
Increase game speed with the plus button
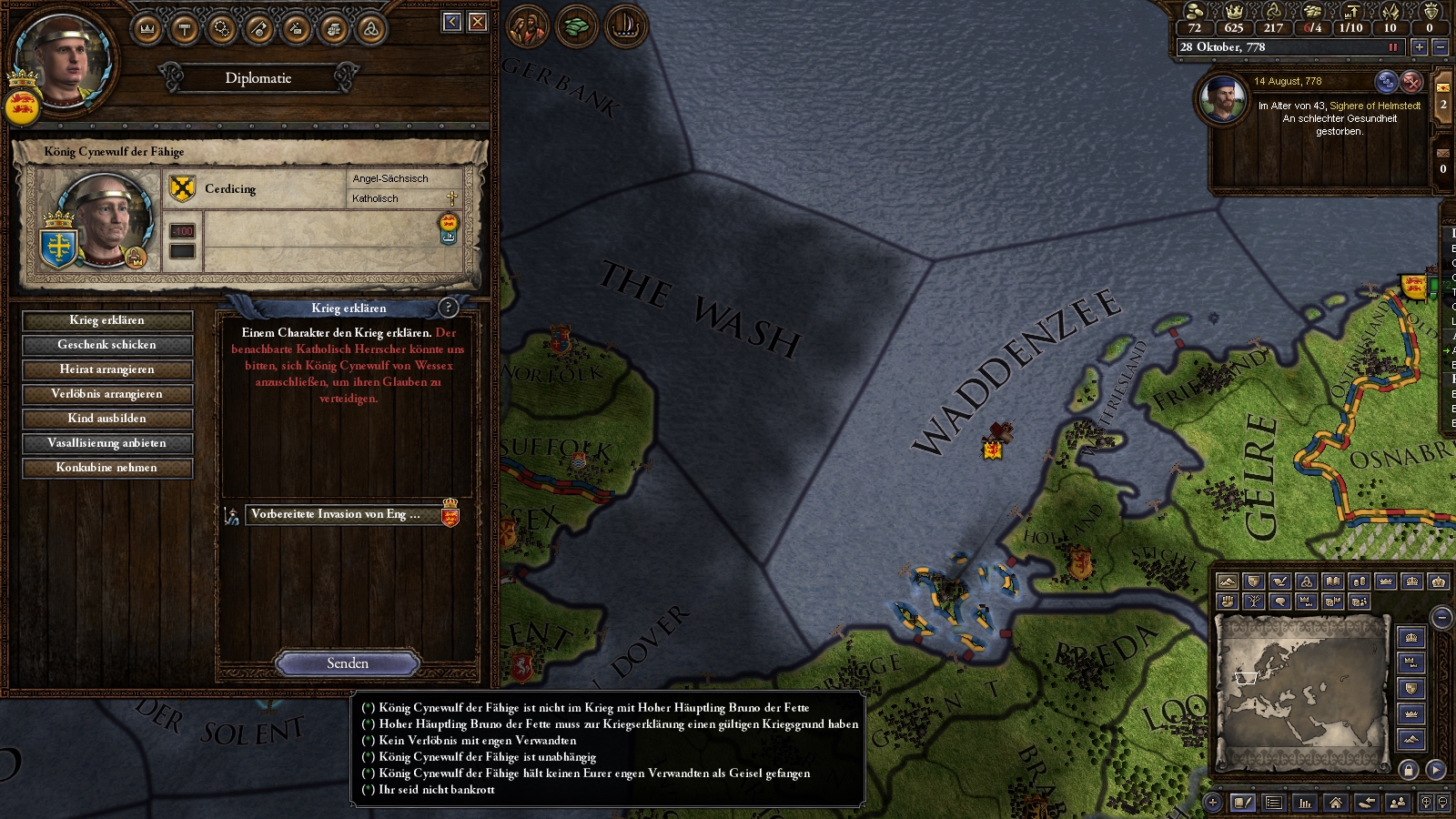[x=1419, y=47]
